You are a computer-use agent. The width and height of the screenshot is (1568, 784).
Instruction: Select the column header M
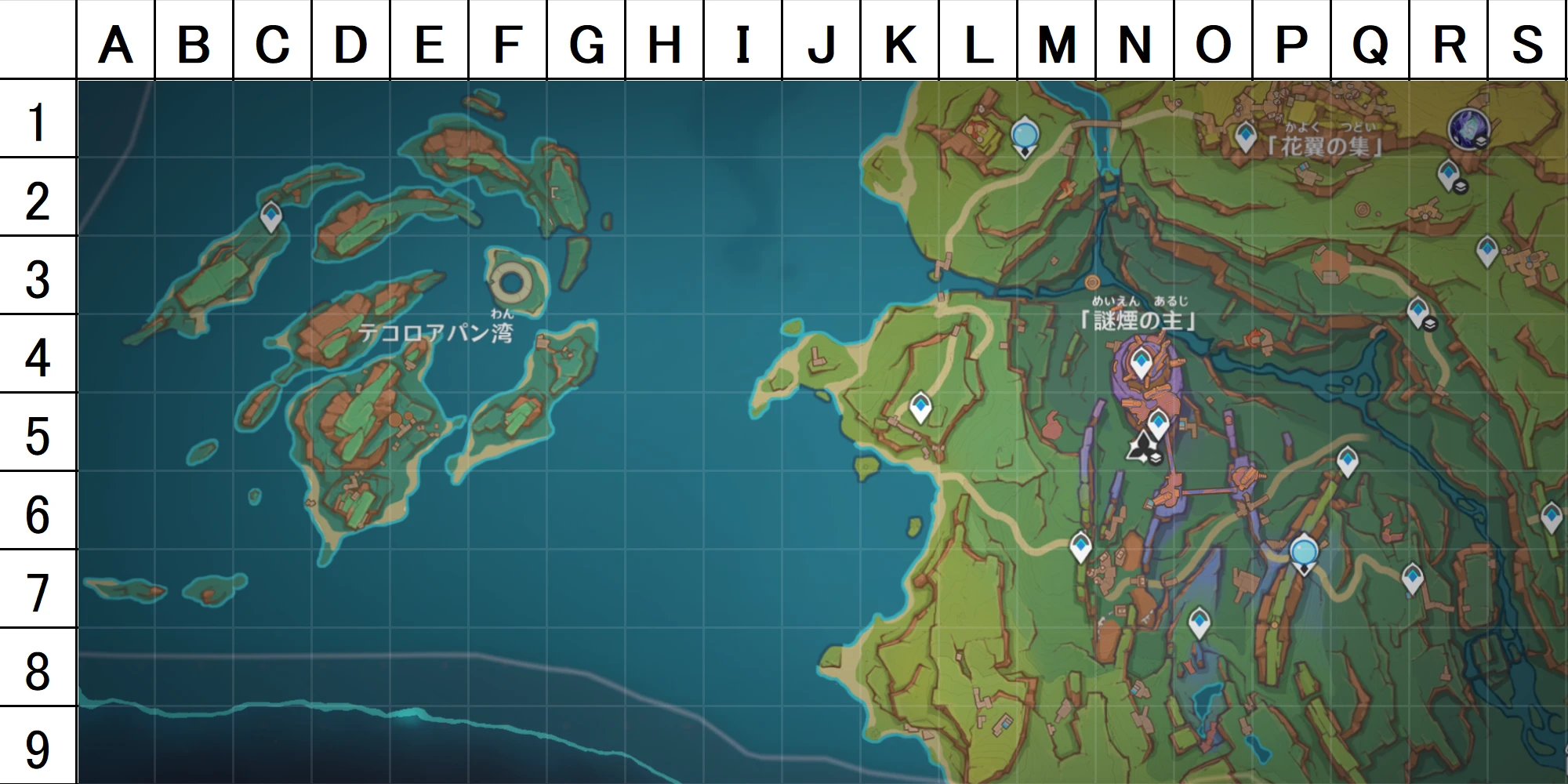1057,43
